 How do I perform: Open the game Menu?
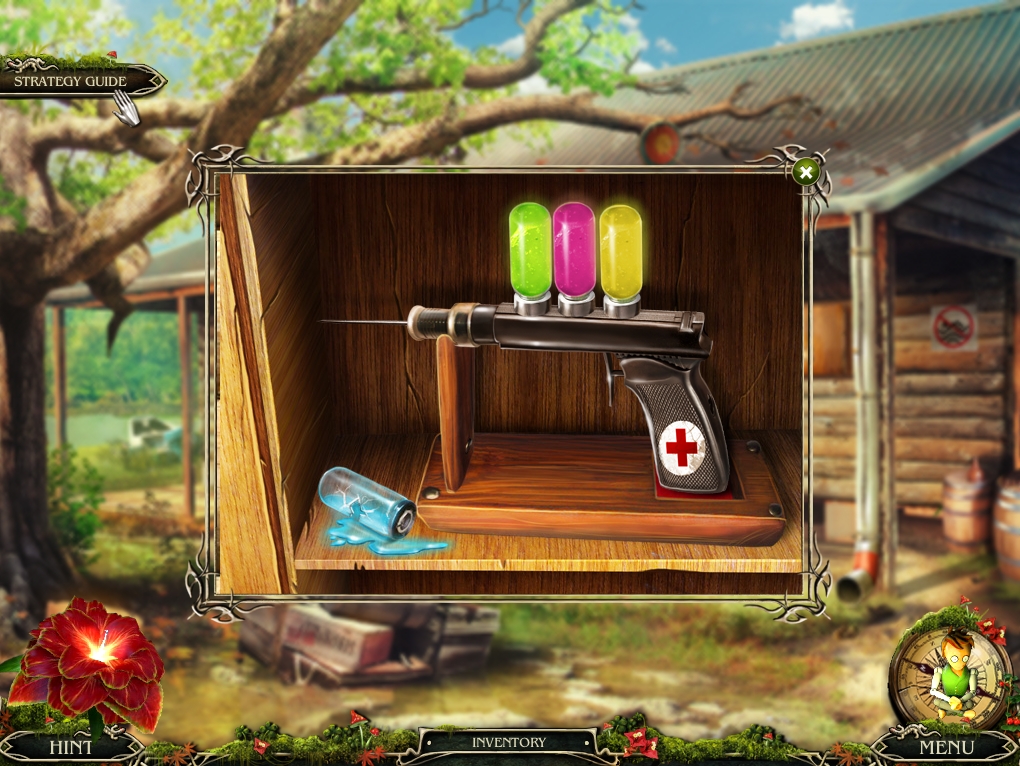[x=946, y=747]
